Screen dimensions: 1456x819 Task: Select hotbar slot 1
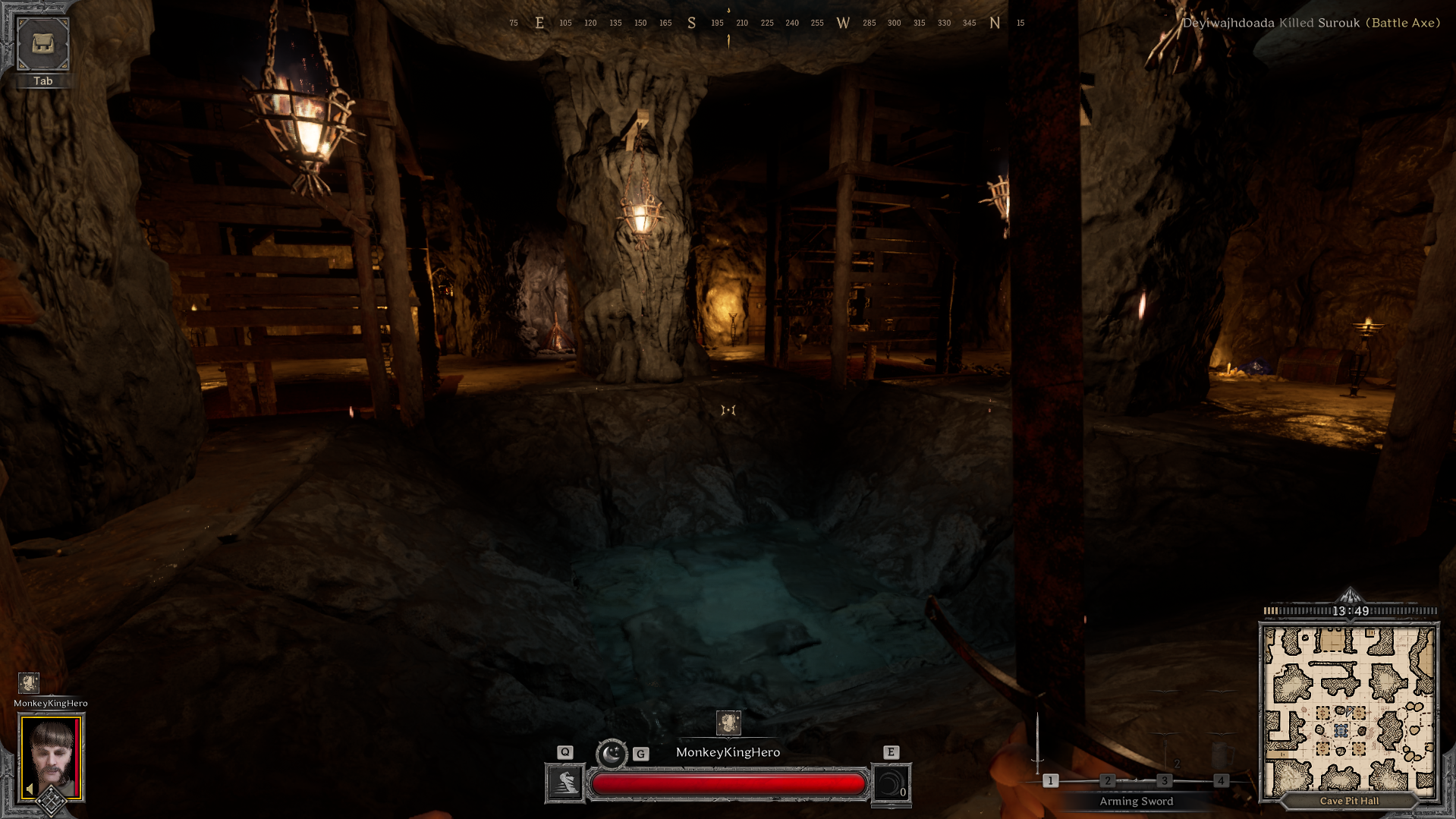[1051, 780]
